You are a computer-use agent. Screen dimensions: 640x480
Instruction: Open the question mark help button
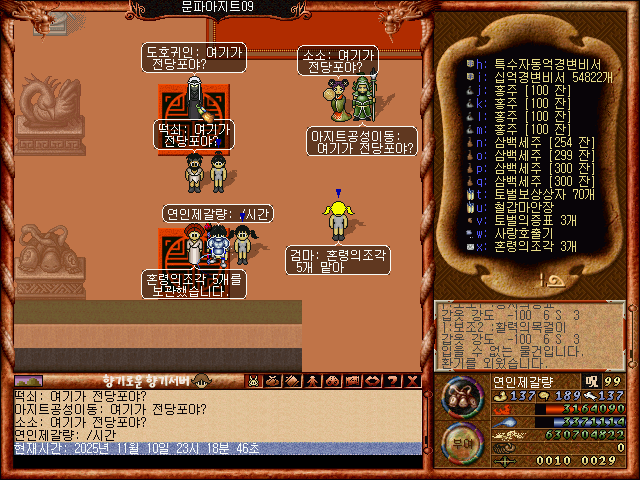(393, 381)
